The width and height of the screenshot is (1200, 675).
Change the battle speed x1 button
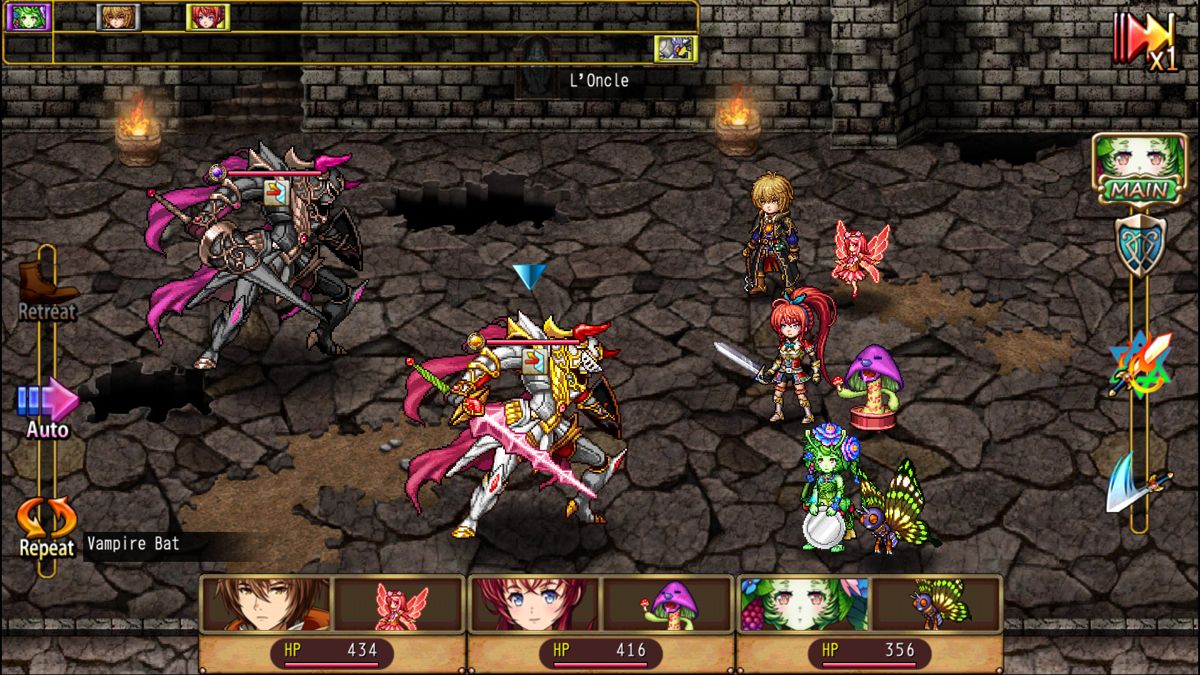1146,42
